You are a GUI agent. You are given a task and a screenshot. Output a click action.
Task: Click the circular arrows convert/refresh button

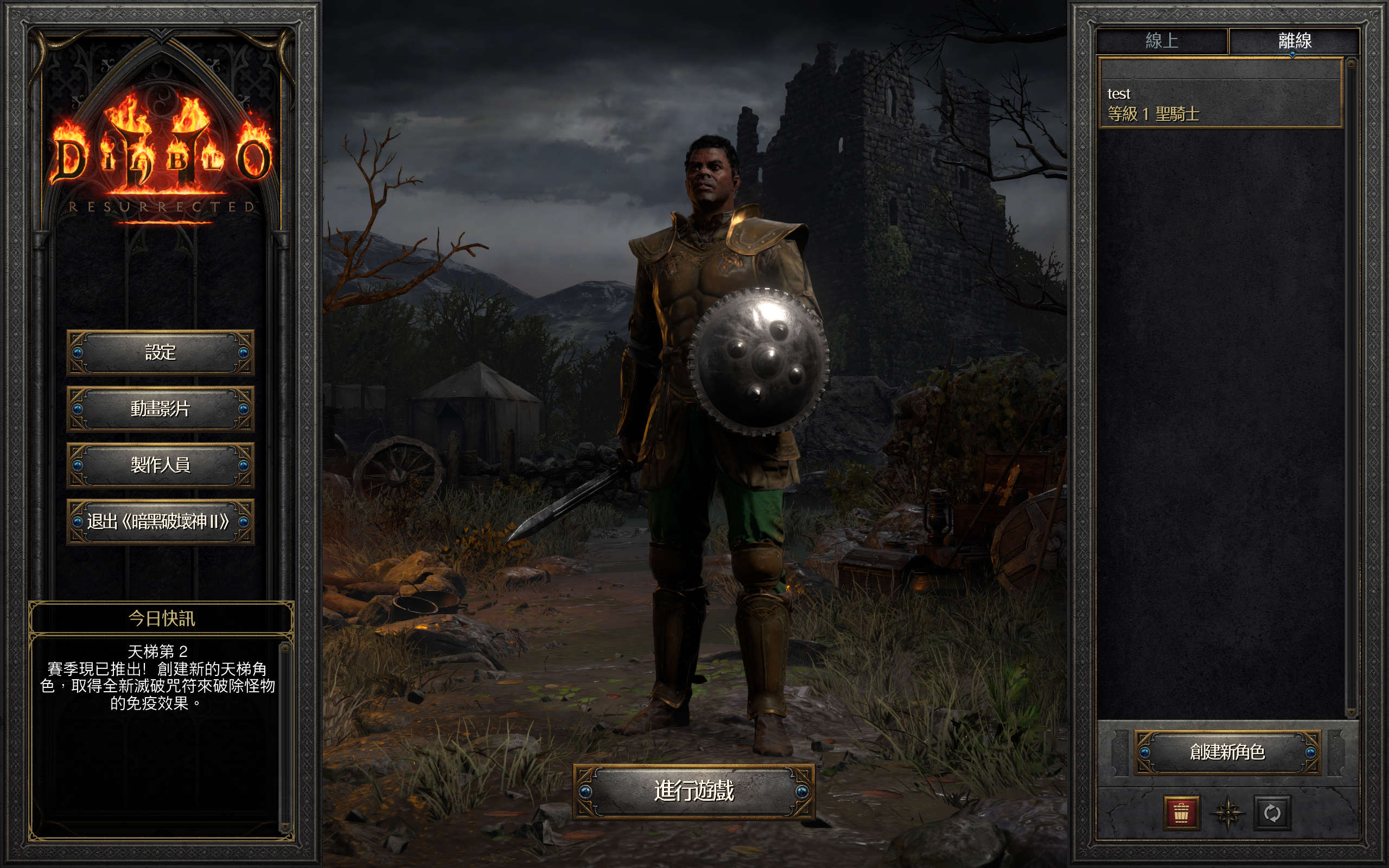(x=1272, y=812)
